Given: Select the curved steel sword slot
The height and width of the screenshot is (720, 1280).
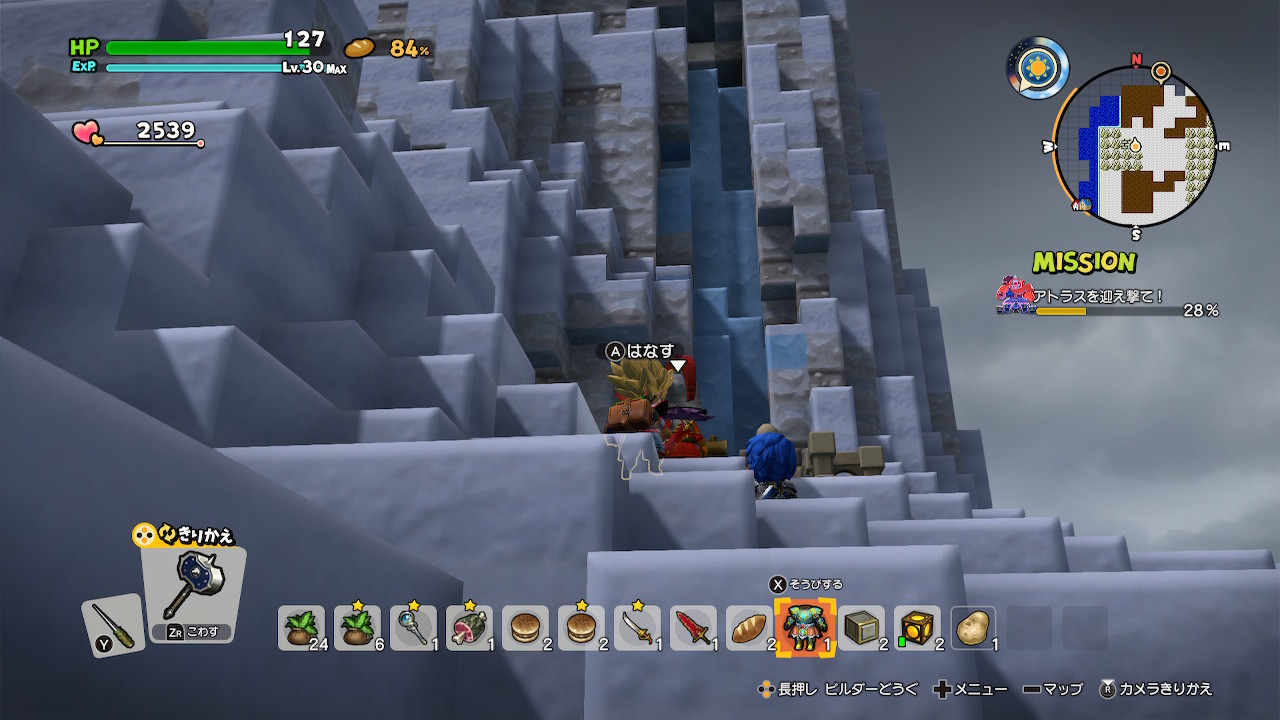Looking at the screenshot, I should pyautogui.click(x=637, y=628).
